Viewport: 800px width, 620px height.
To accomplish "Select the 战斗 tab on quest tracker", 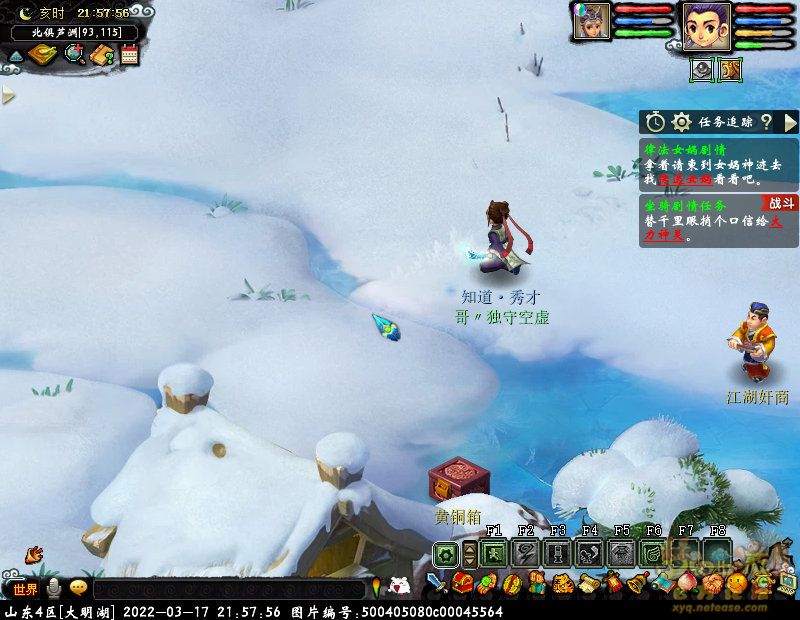I will 781,202.
